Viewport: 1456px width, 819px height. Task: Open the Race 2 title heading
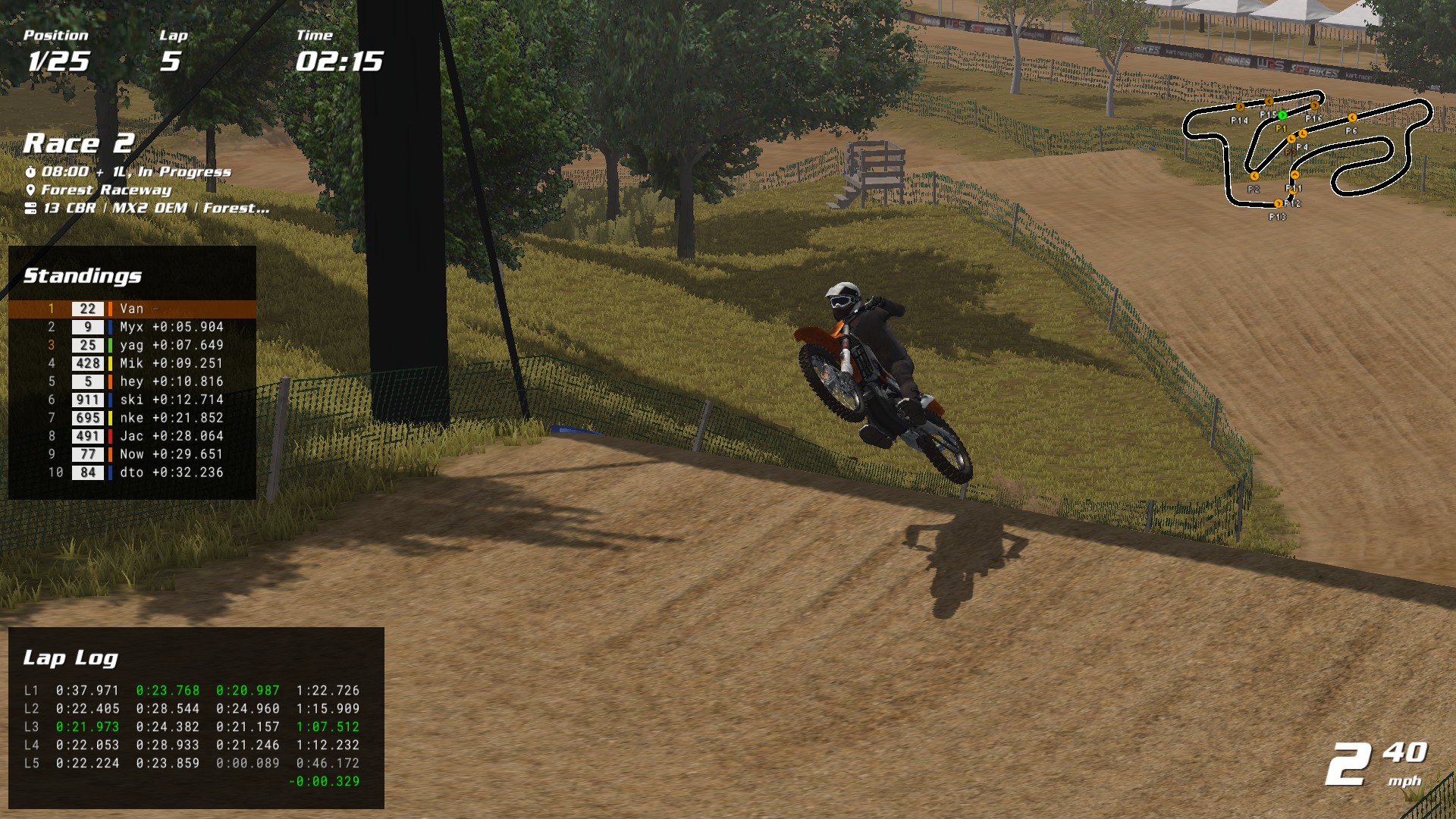pyautogui.click(x=78, y=143)
